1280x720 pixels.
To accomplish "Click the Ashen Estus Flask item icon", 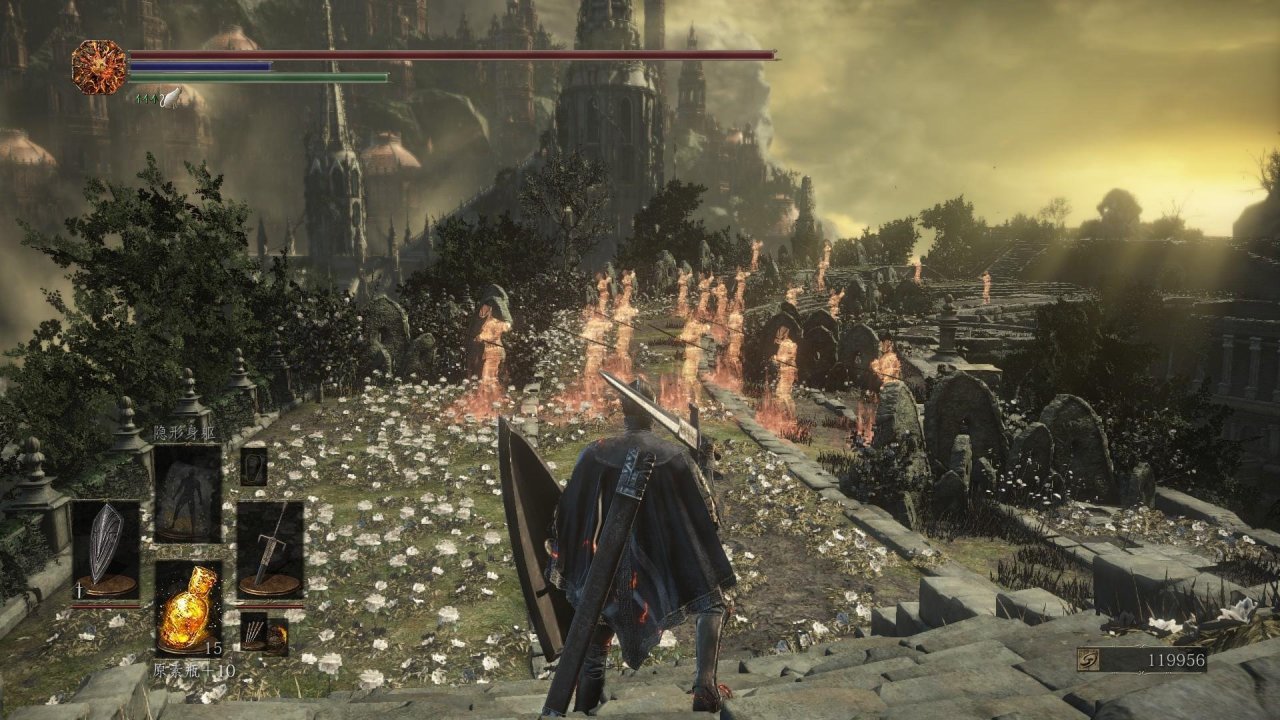I will 189,608.
